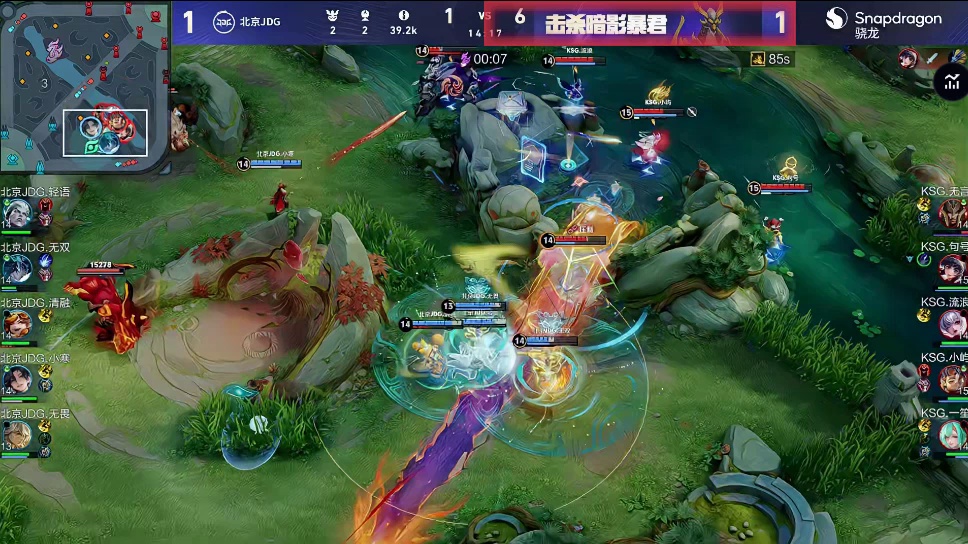Image resolution: width=968 pixels, height=544 pixels.
Task: Spectate KSG.小屿 via portrait
Action: point(952,379)
